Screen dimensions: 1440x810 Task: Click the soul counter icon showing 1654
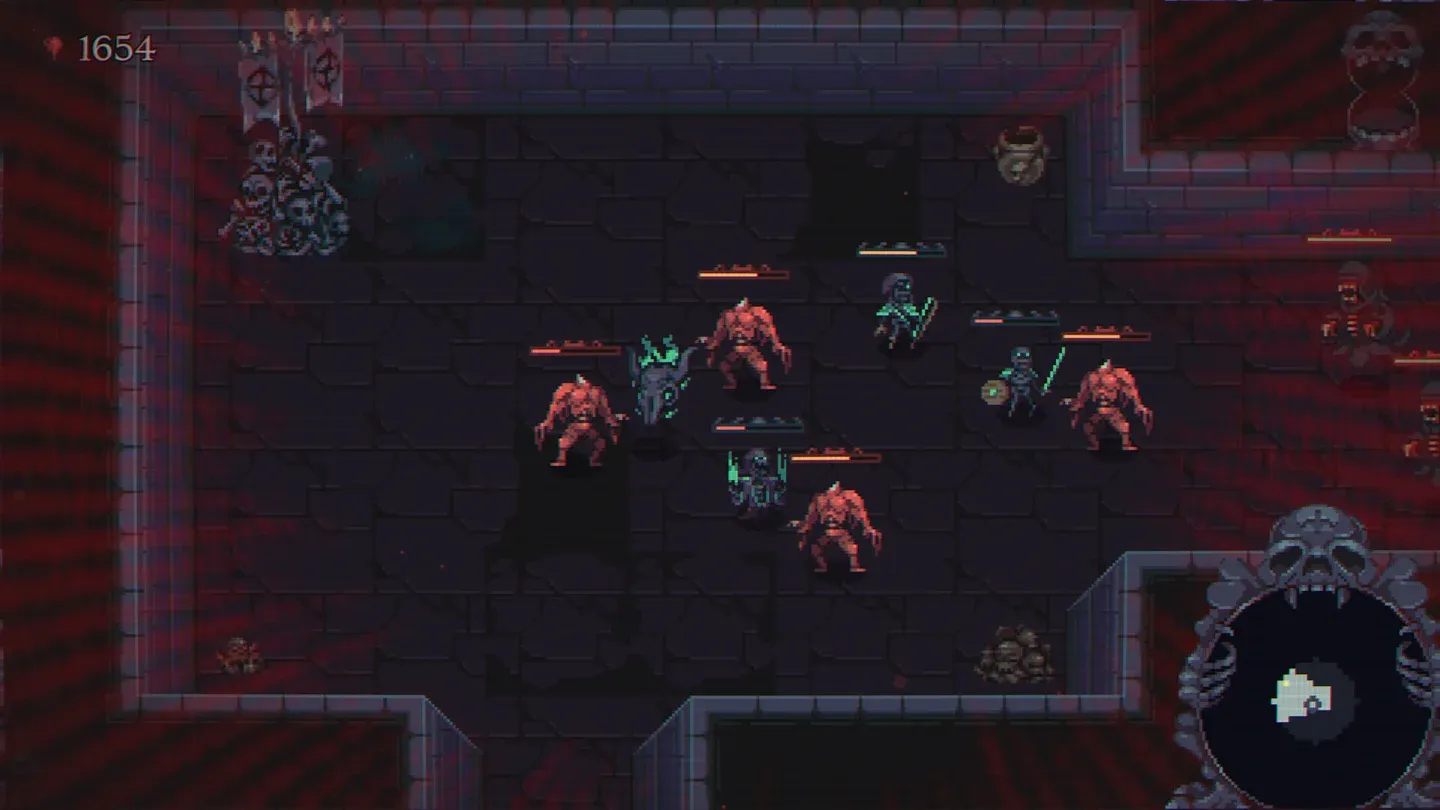tap(55, 44)
